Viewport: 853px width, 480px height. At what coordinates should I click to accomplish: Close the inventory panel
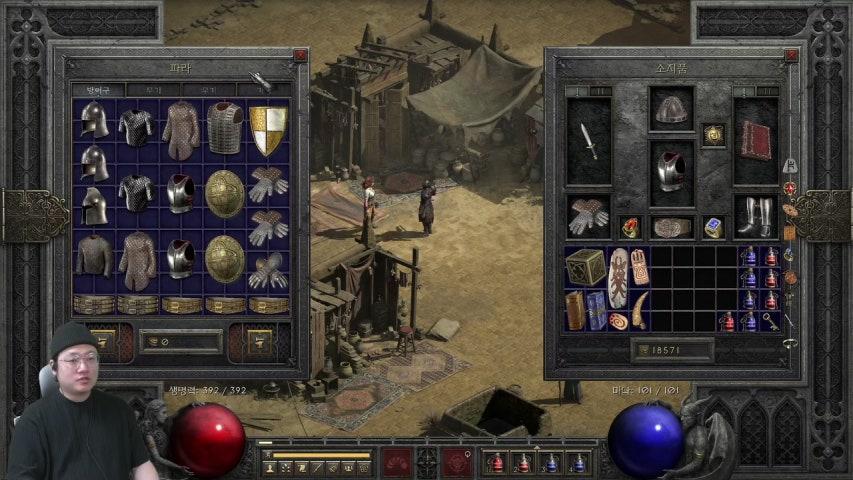click(790, 56)
